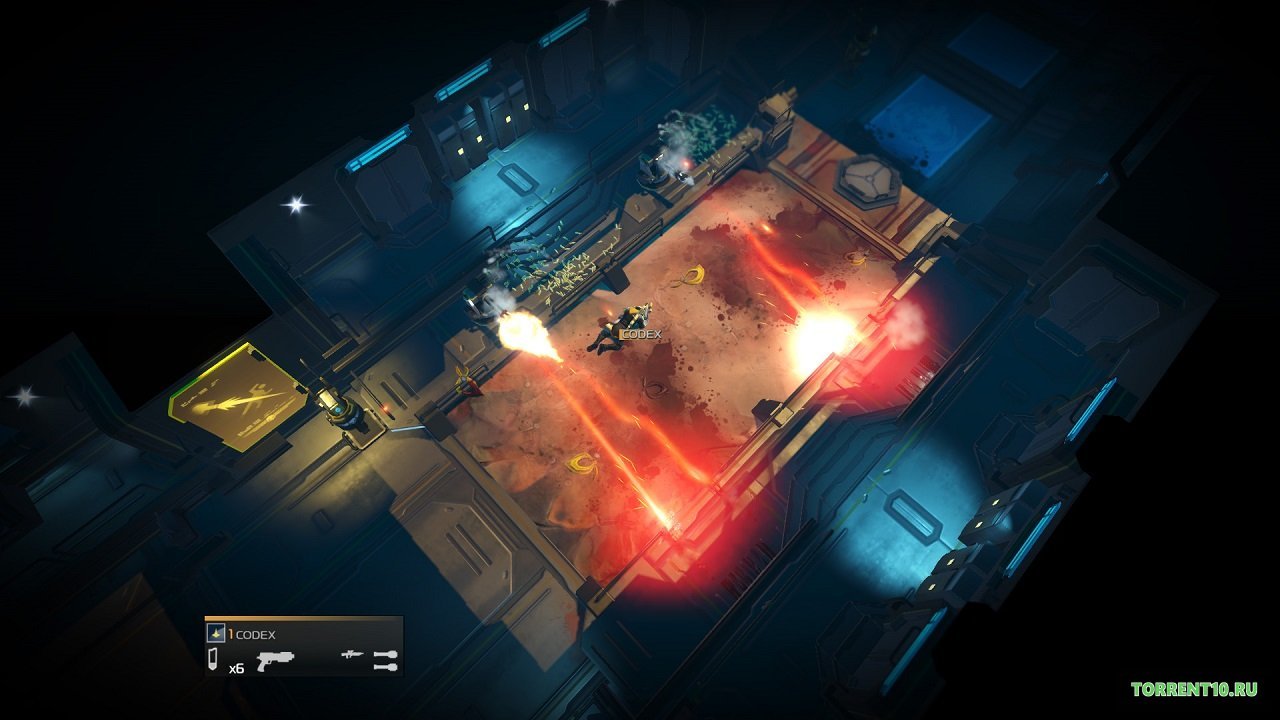This screenshot has height=720, width=1280.
Task: Click the codex pickup icon next to '1 CODEX'
Action: pos(216,632)
